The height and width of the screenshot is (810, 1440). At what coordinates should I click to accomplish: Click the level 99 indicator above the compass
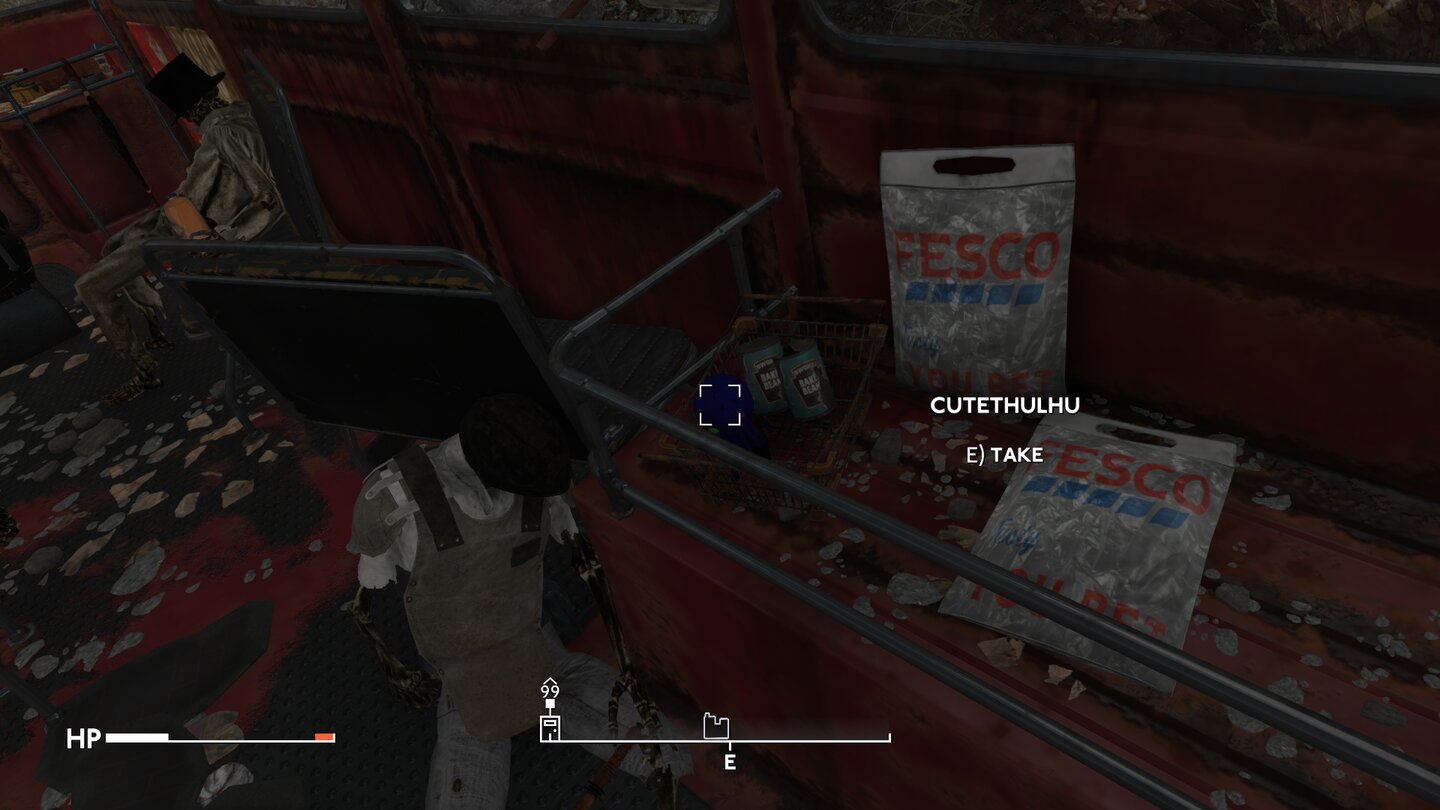click(x=548, y=690)
